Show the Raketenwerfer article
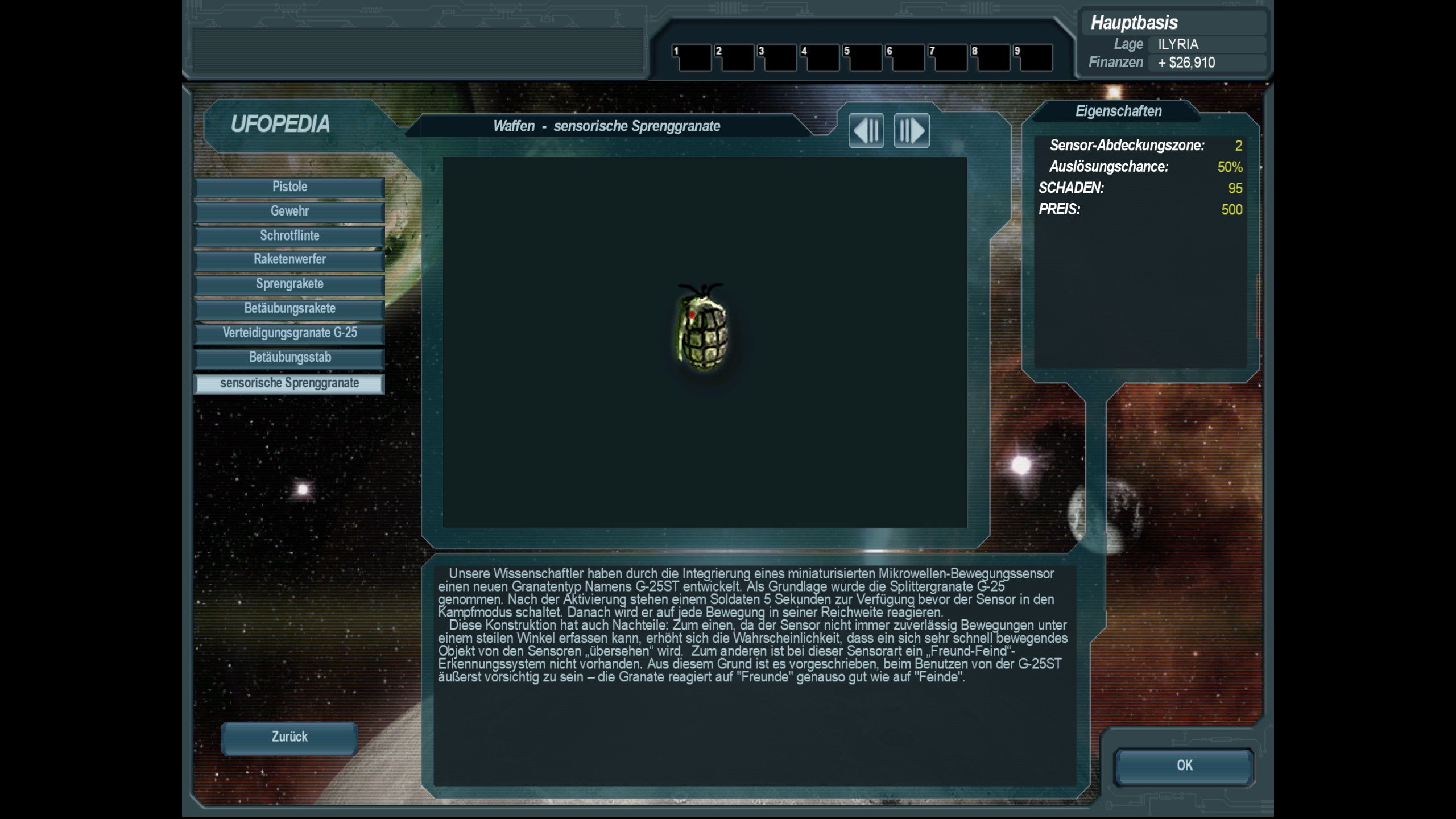 tap(289, 260)
